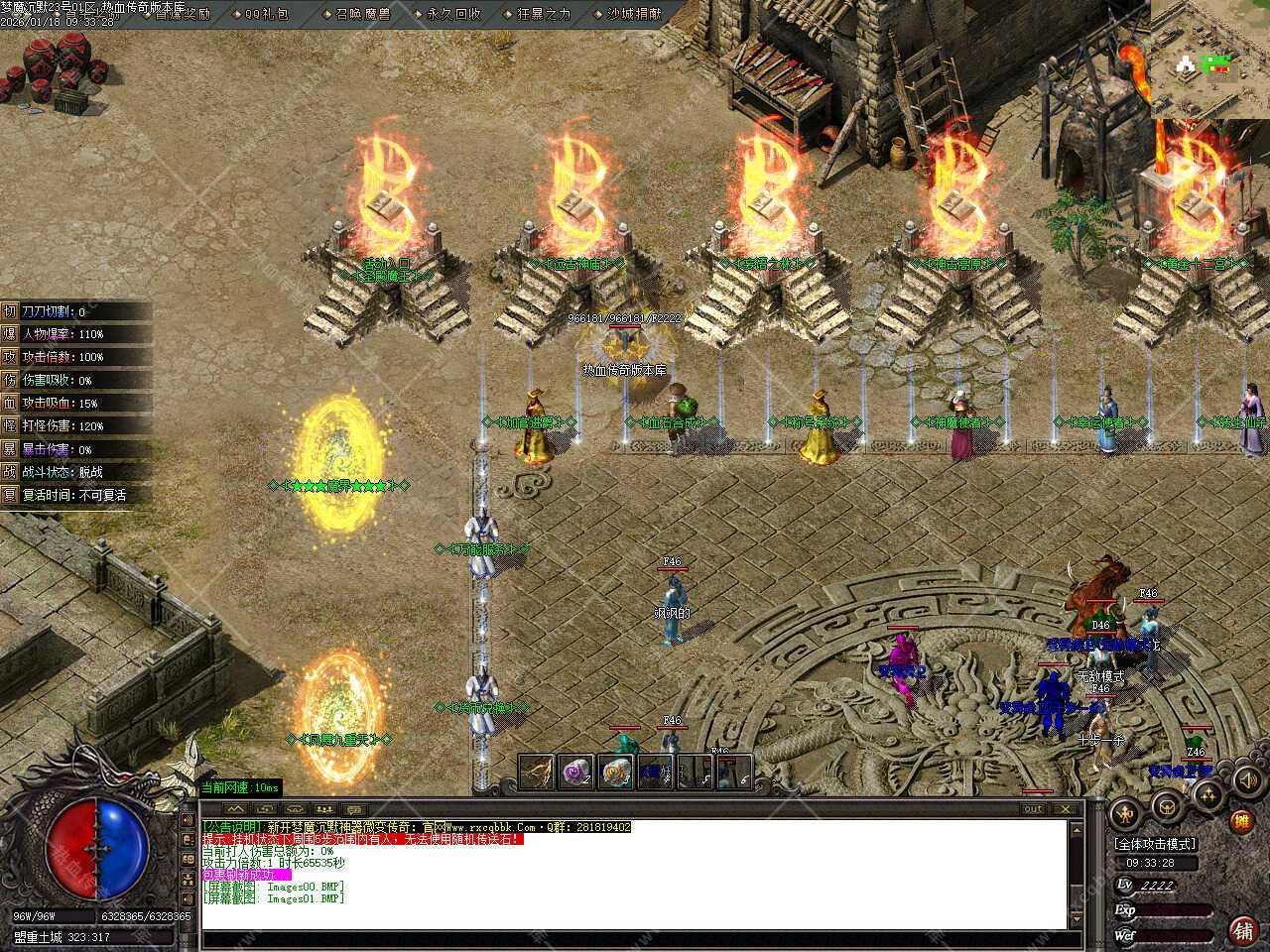Use the purple swirl stone in slot 2
This screenshot has width=1270, height=952.
576,773
